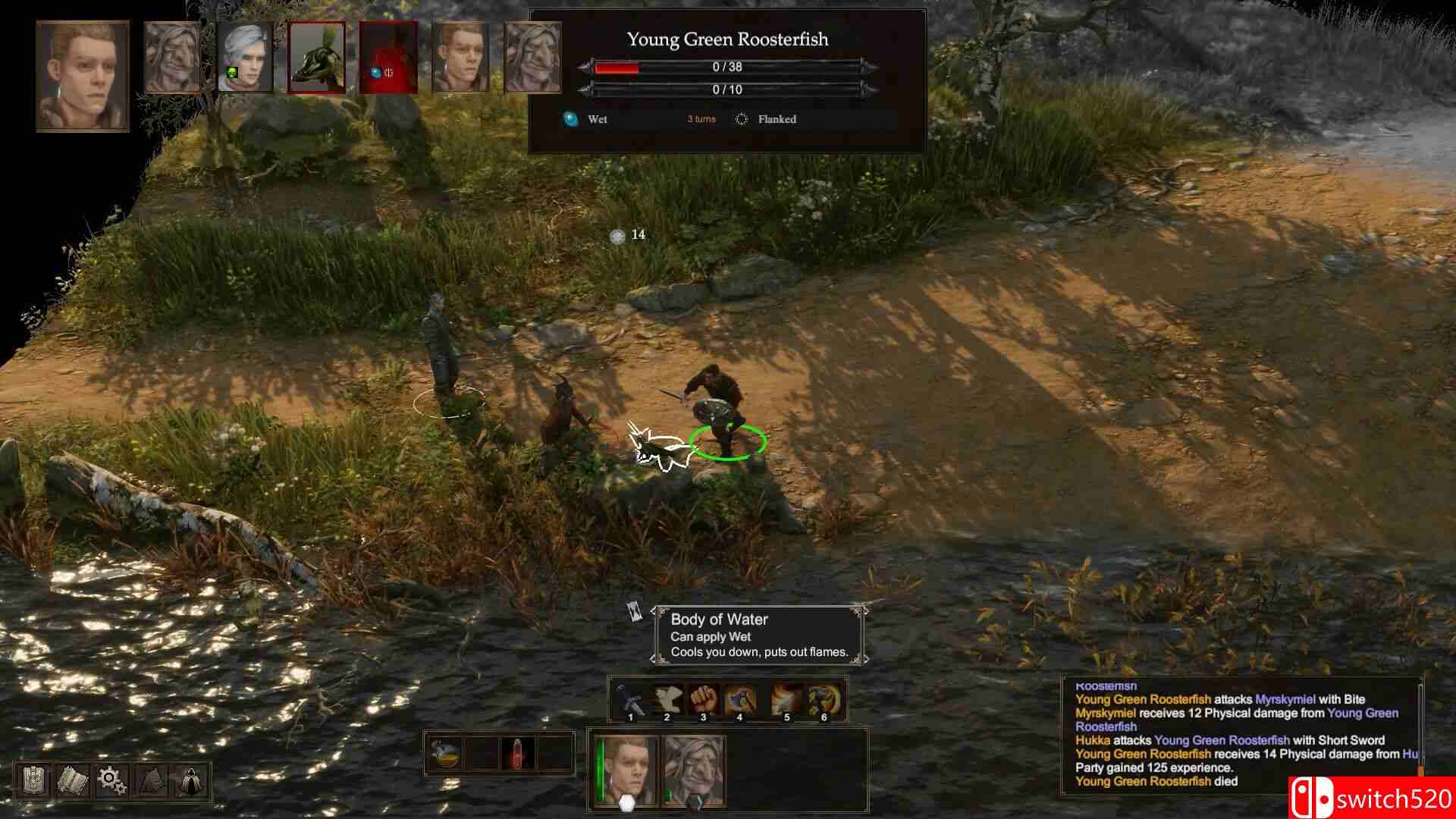Open the settings gear icon

click(x=111, y=780)
